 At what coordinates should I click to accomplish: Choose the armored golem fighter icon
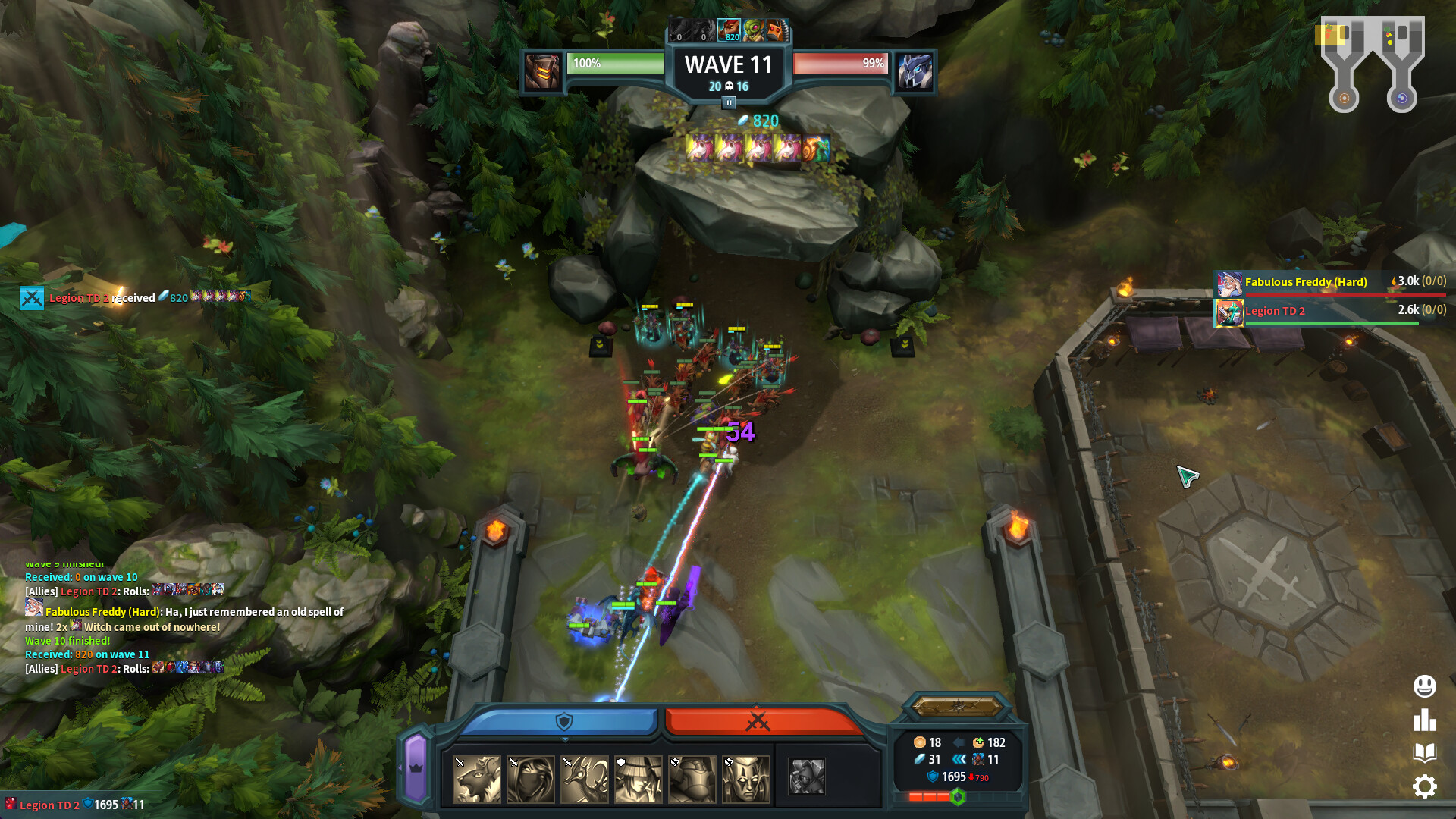pos(692,779)
